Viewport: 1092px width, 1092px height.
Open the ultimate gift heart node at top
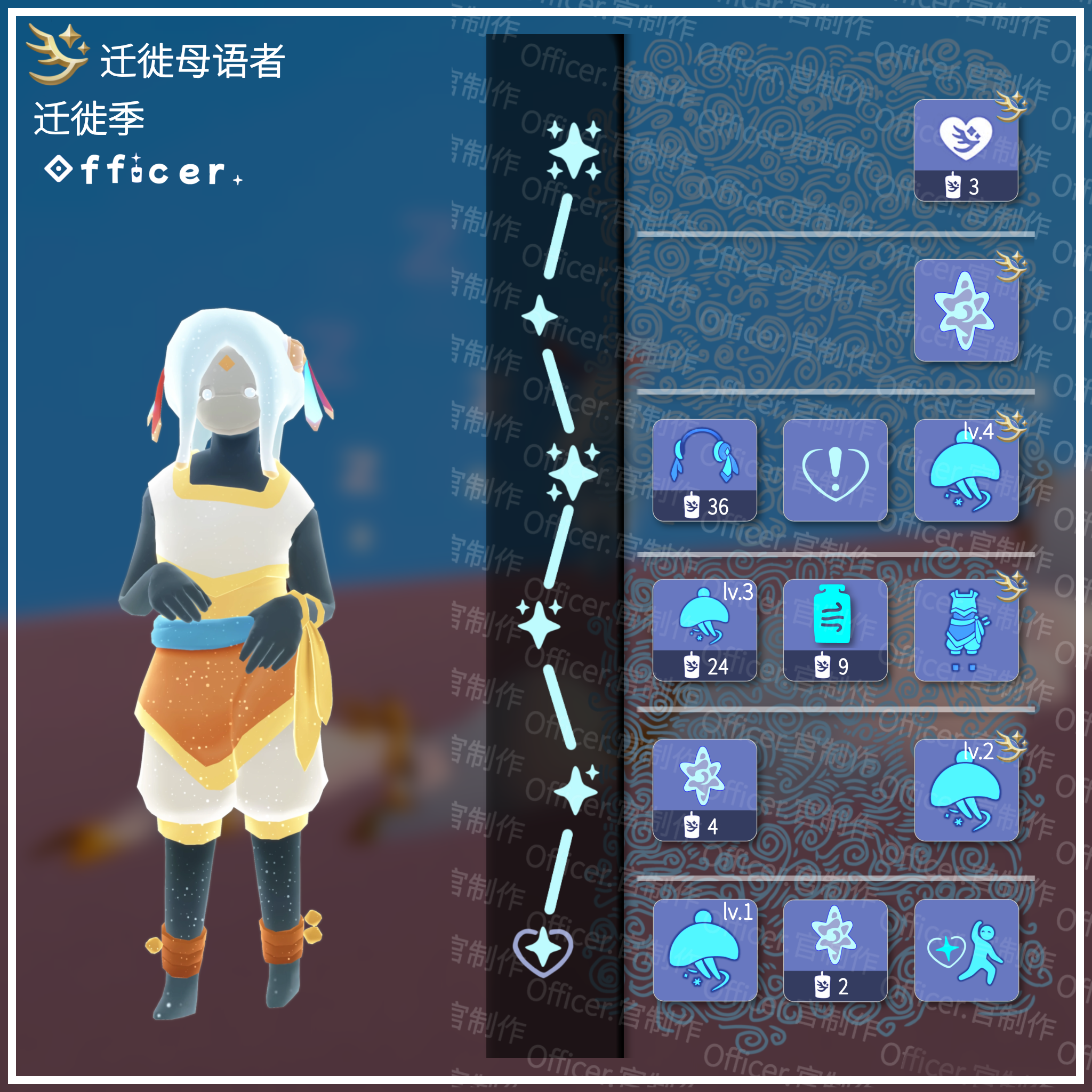[969, 150]
